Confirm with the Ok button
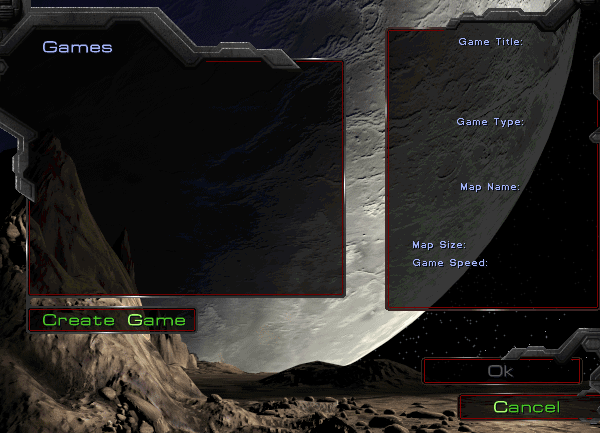The width and height of the screenshot is (600, 433). [501, 371]
